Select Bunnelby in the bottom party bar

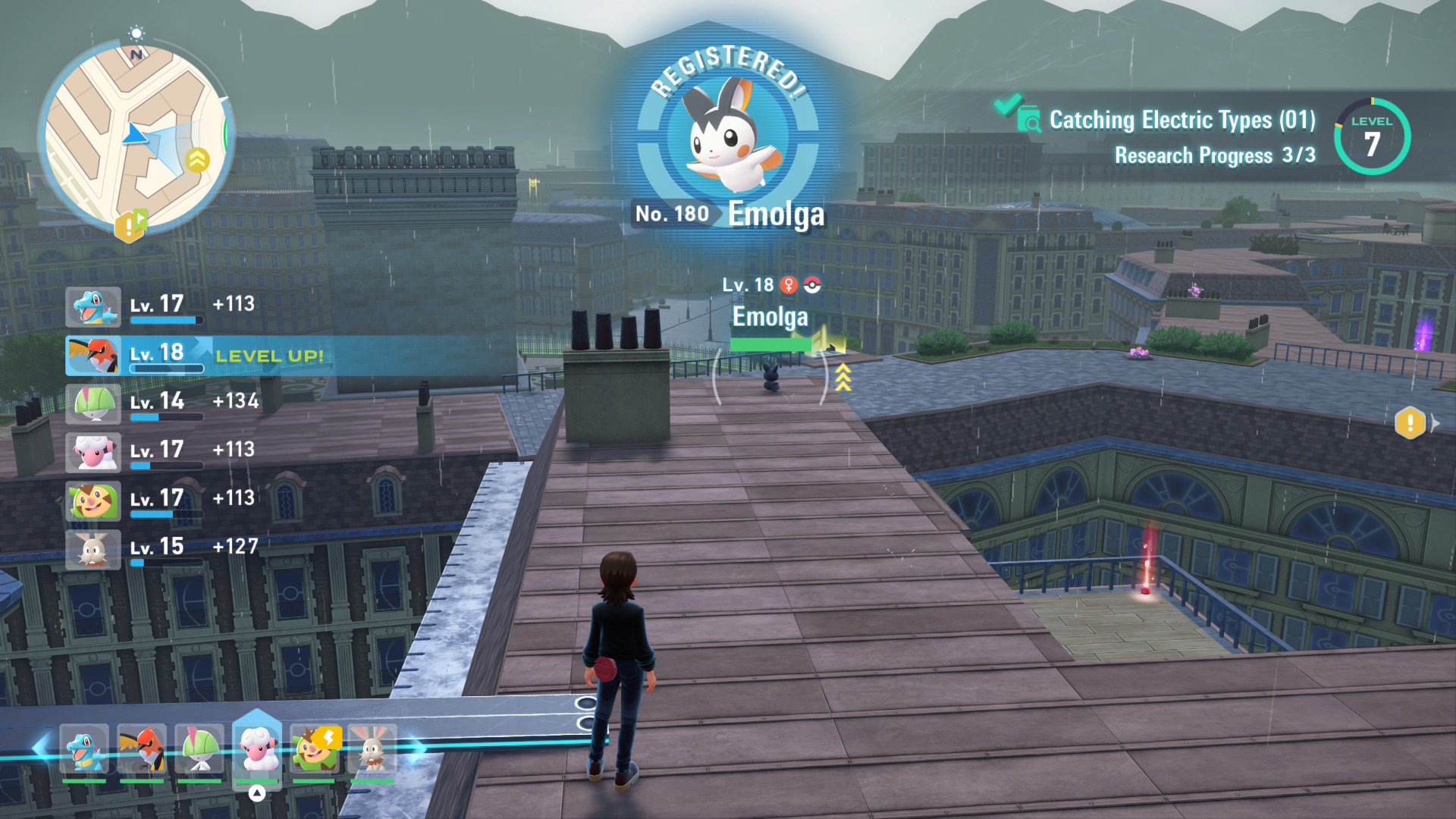[x=372, y=750]
